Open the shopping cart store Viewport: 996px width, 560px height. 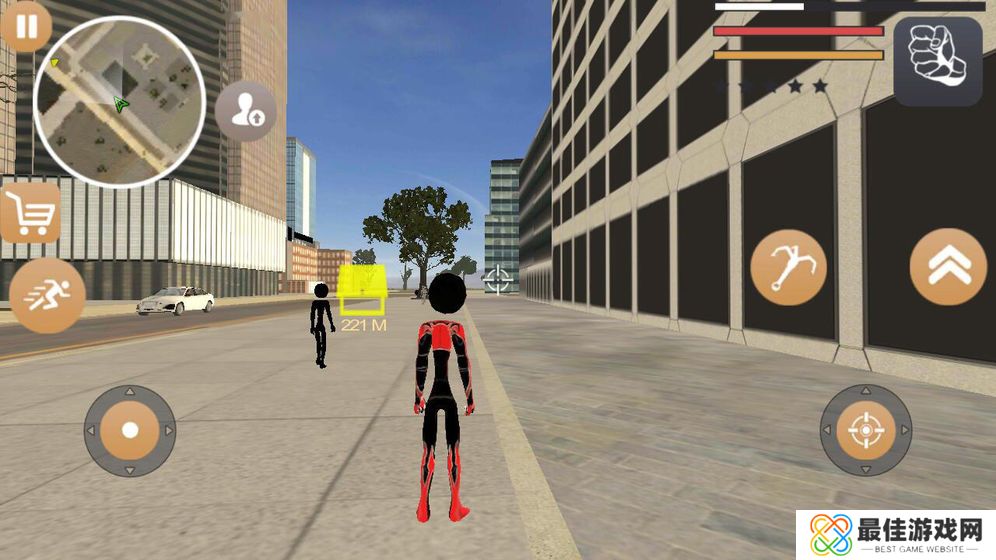(x=30, y=212)
